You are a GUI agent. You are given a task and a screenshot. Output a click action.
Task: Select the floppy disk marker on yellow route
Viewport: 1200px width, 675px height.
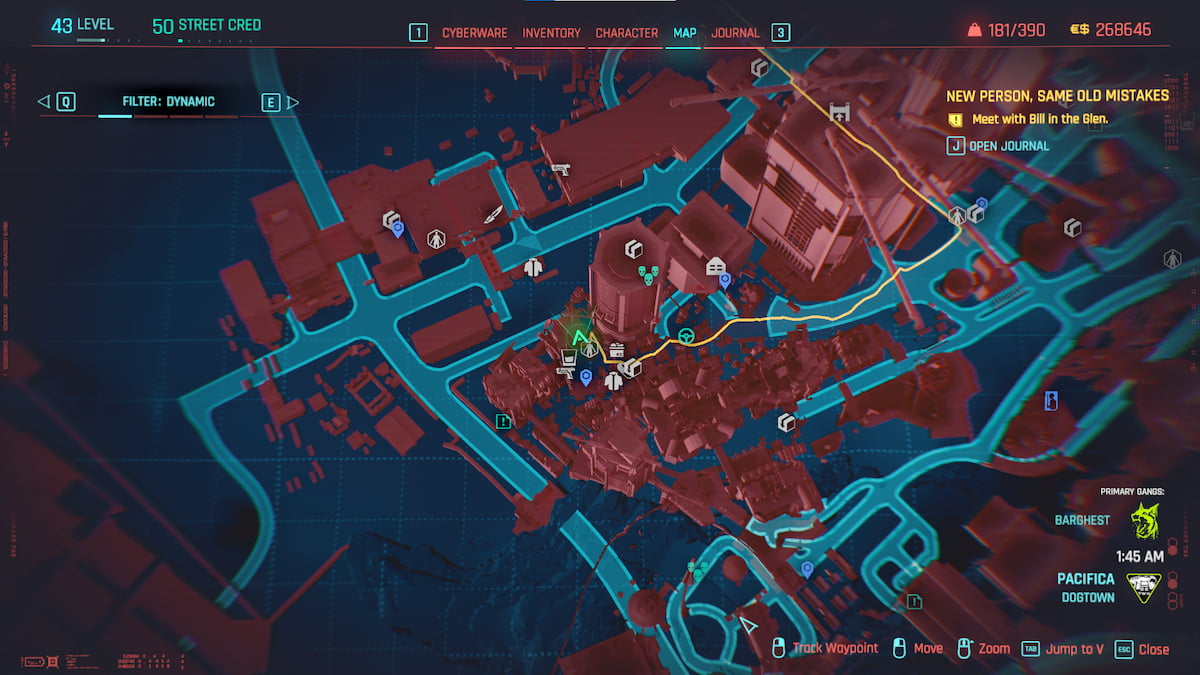839,112
